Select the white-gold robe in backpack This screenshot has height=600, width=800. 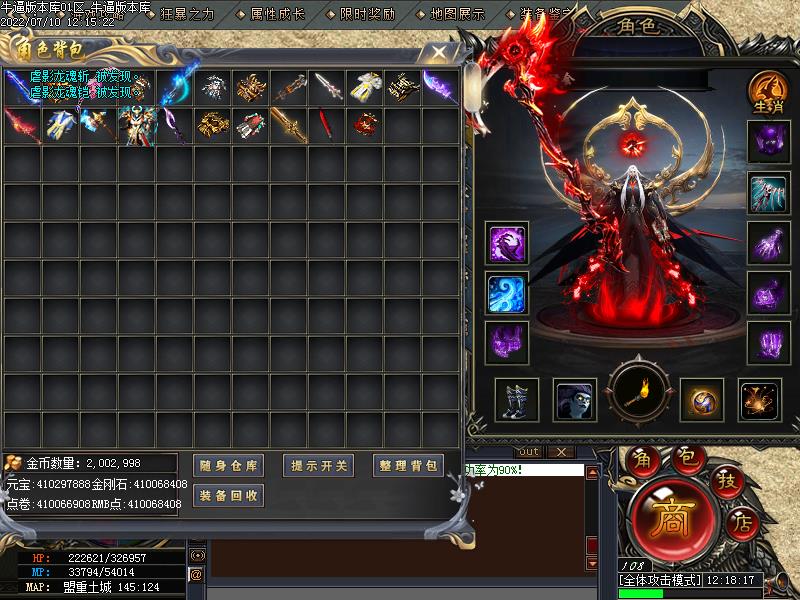coord(366,88)
